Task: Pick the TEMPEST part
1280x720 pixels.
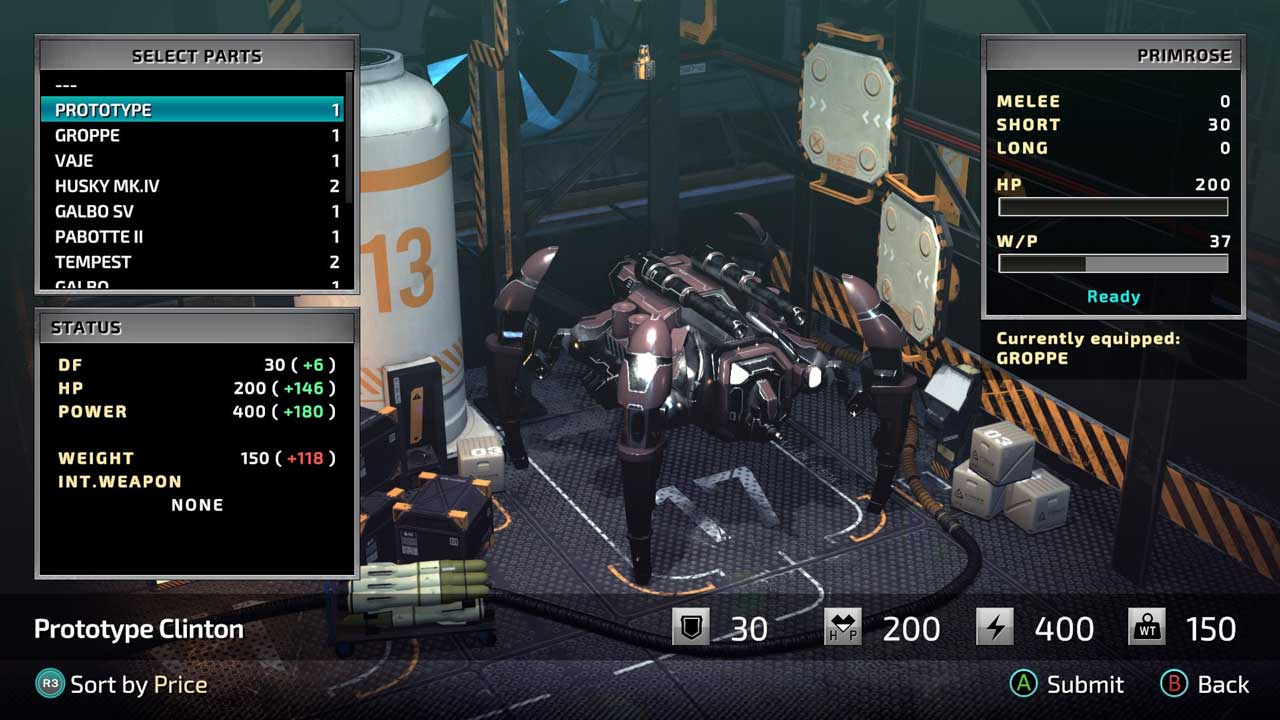Action: 190,262
